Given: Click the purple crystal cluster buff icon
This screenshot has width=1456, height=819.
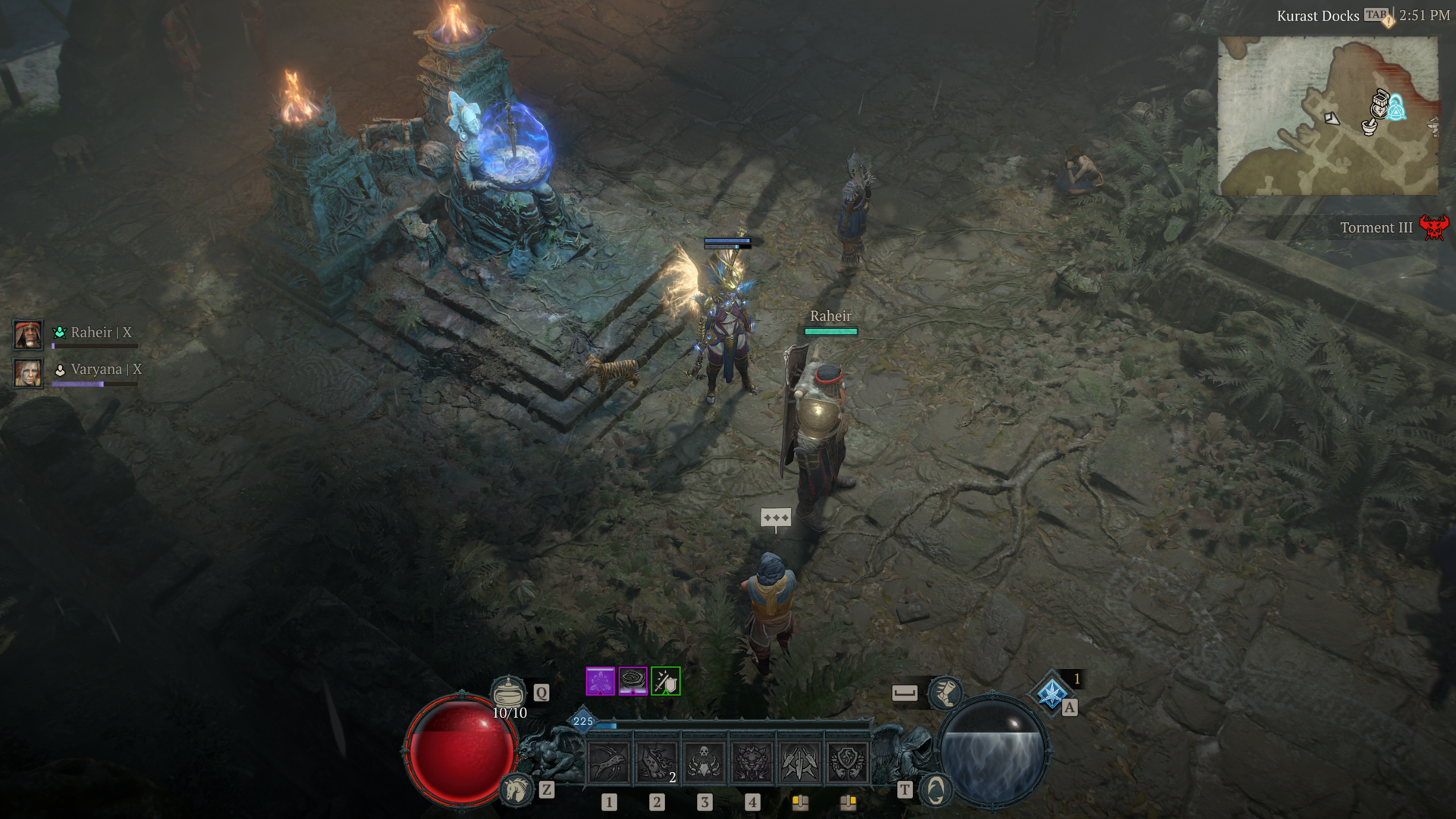Looking at the screenshot, I should 601,681.
